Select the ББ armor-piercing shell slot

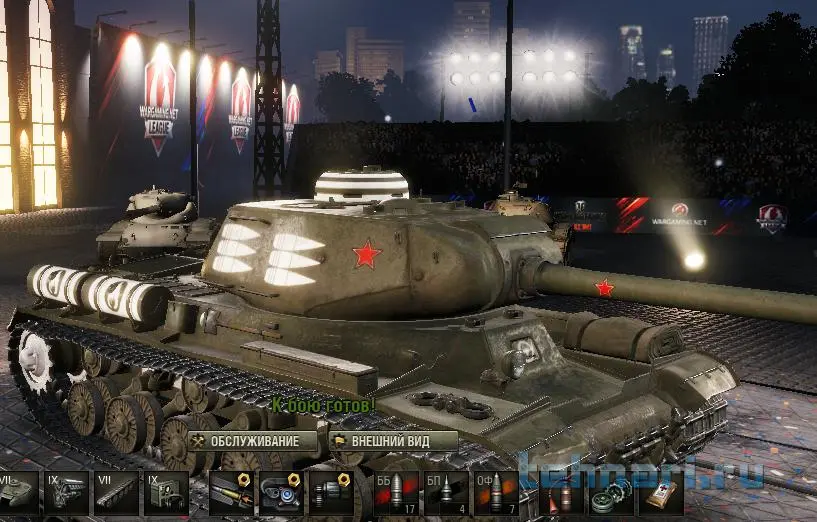[396, 494]
